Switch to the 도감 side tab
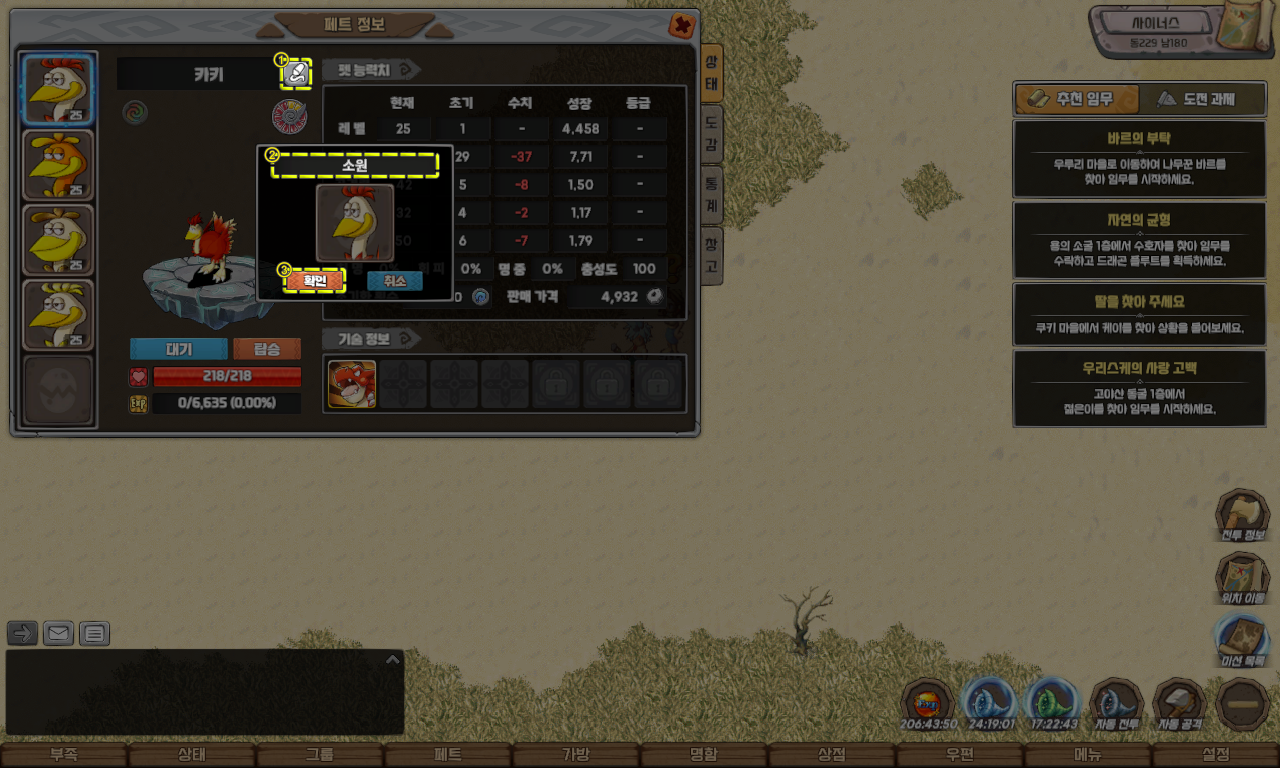The width and height of the screenshot is (1280, 768). (711, 130)
